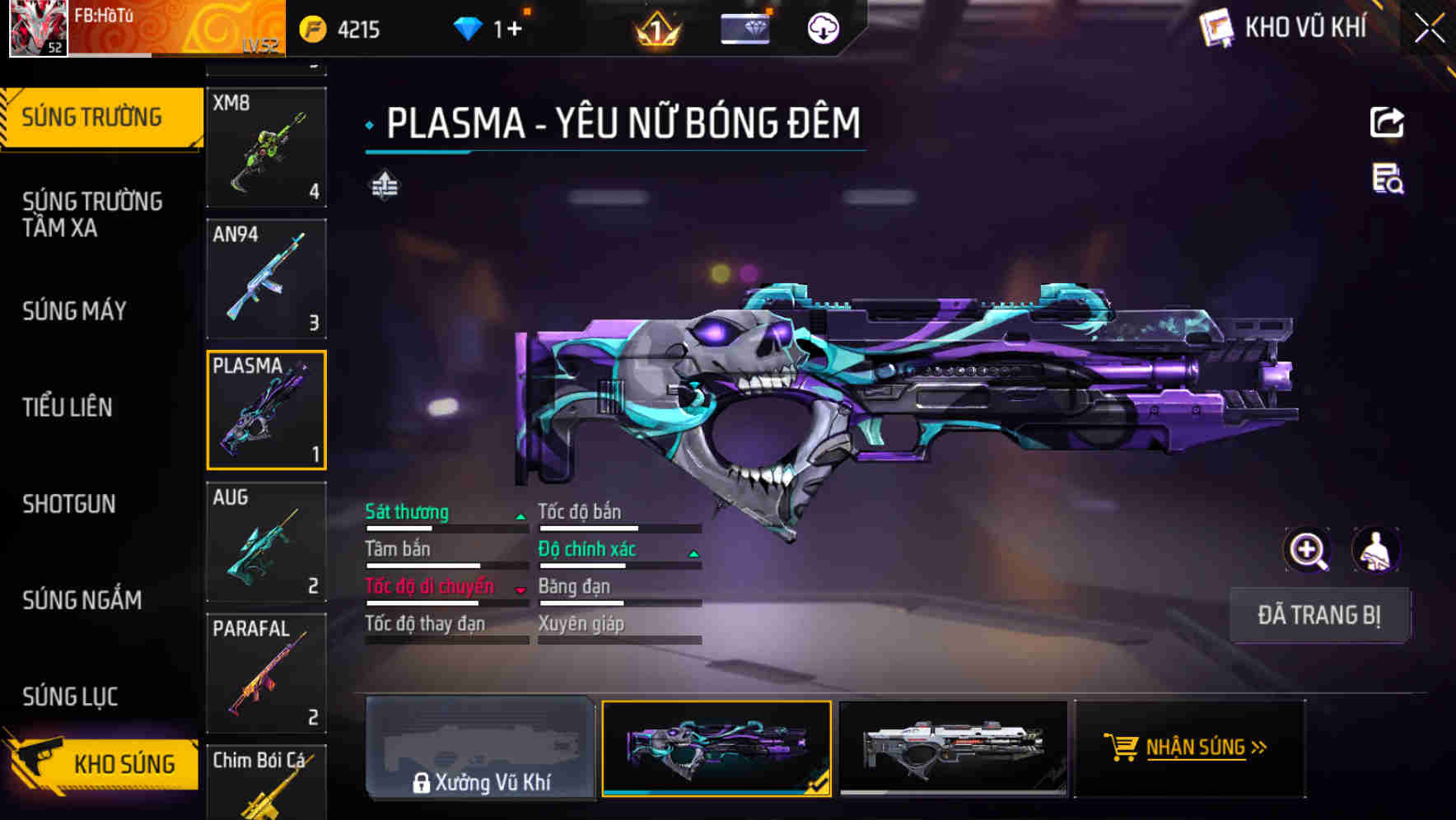Screen dimensions: 1456x820
Task: Select the Tiểu Liên weapon category
Action: click(x=68, y=407)
